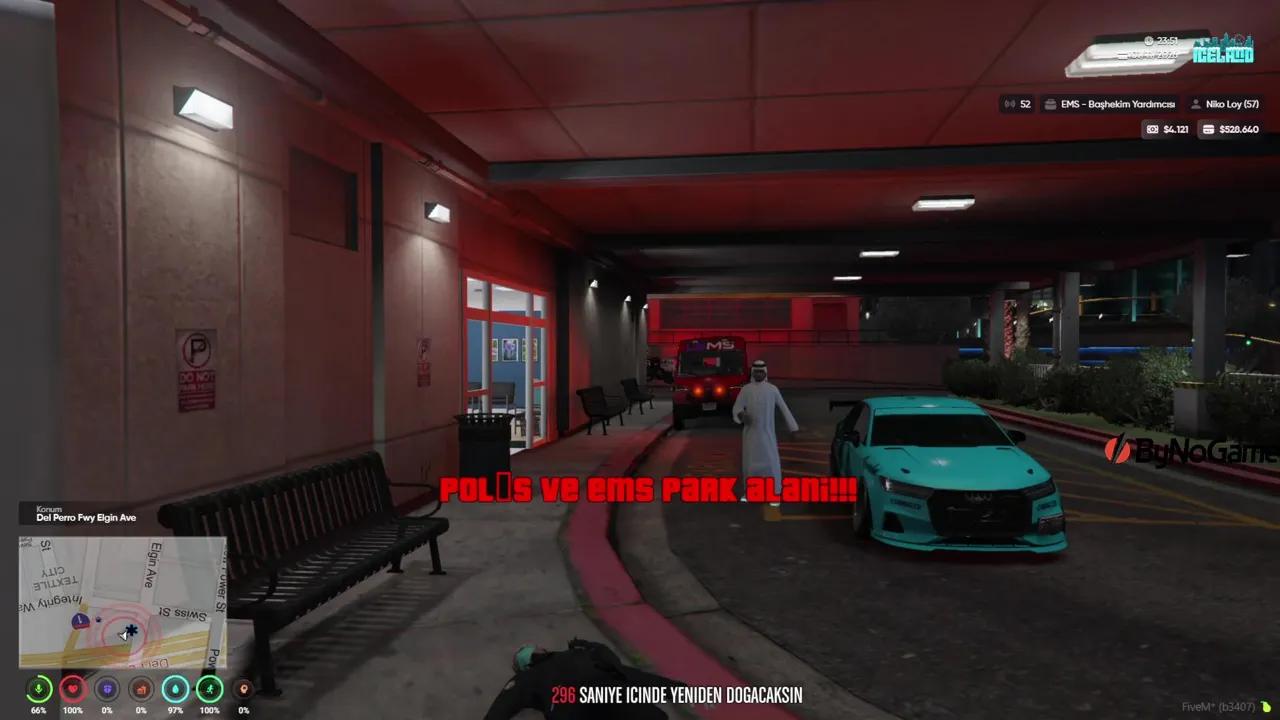
Task: Select the hunger food status icon
Action: (139, 689)
